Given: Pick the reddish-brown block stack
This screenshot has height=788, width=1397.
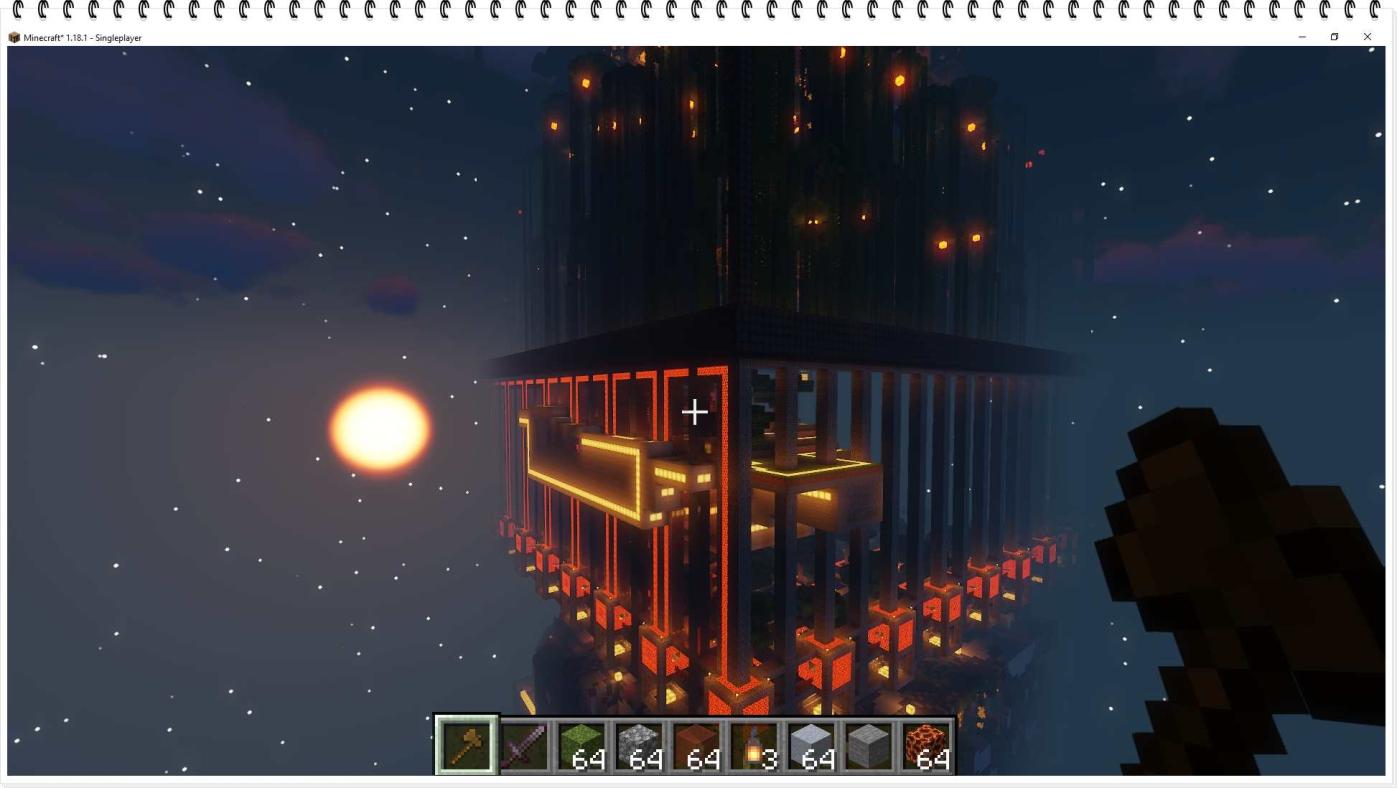Looking at the screenshot, I should (x=696, y=746).
